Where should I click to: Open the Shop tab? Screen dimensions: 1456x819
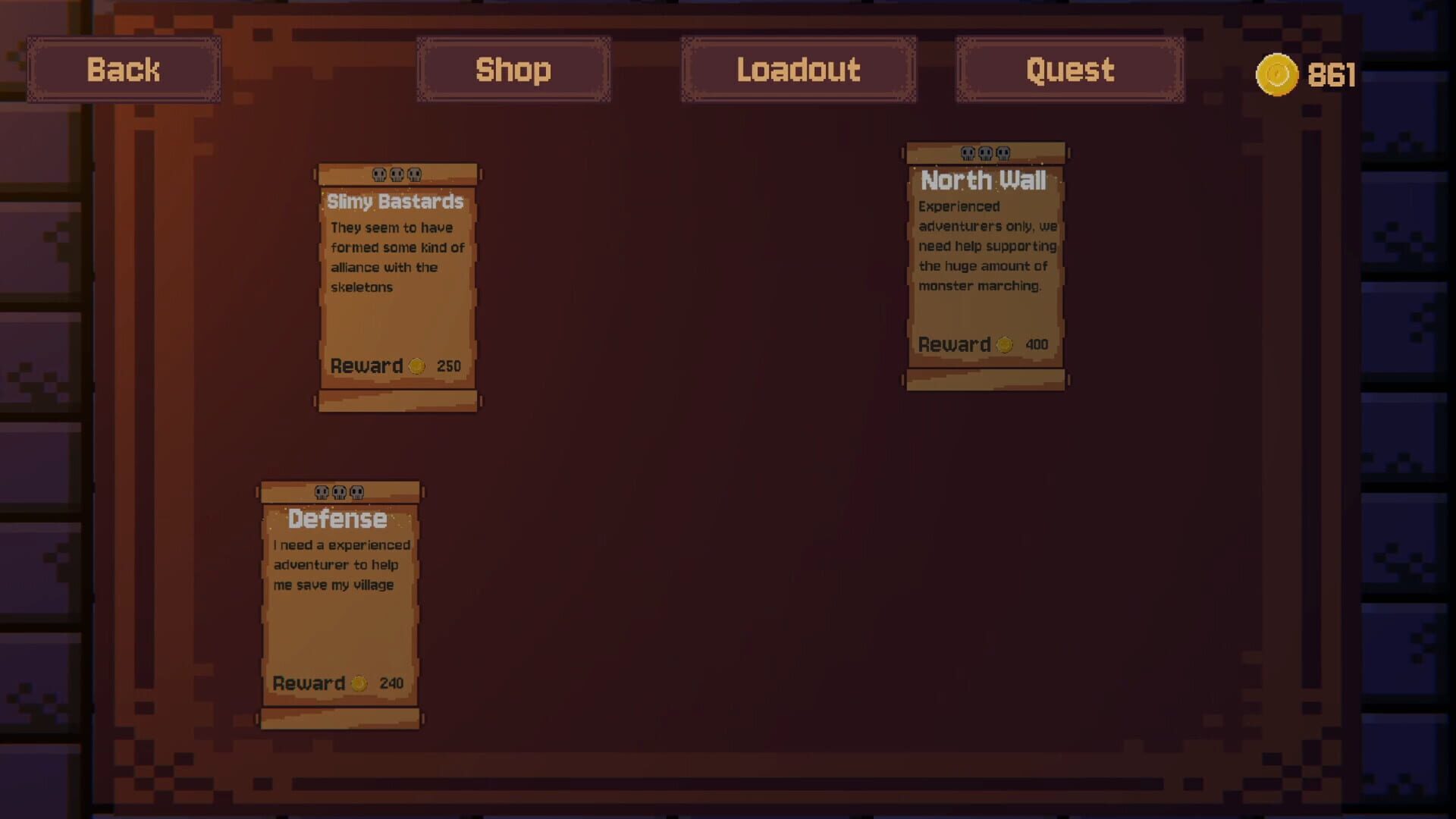(x=513, y=70)
